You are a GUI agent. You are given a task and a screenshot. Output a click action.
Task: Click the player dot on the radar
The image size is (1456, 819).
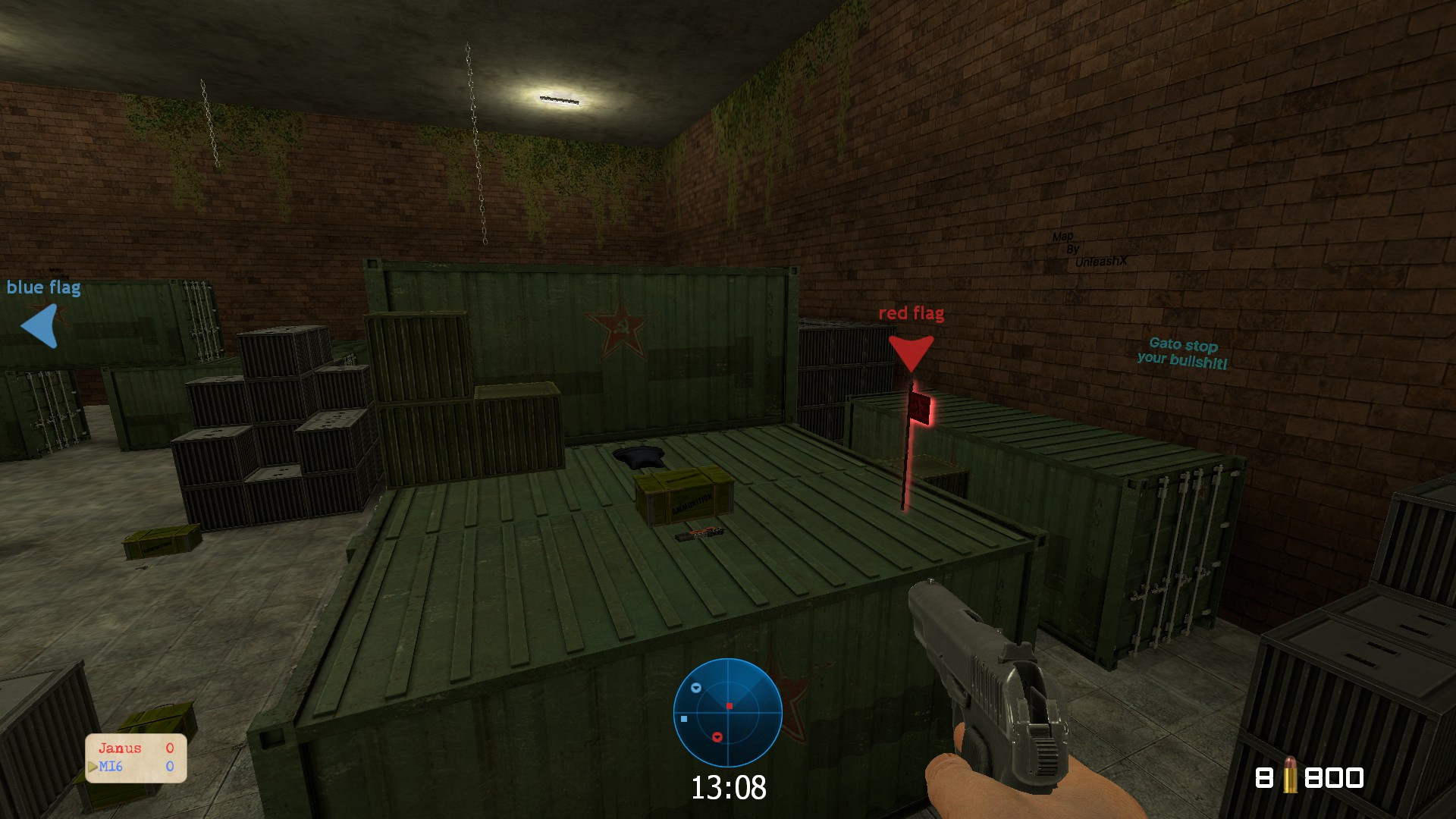pos(729,707)
